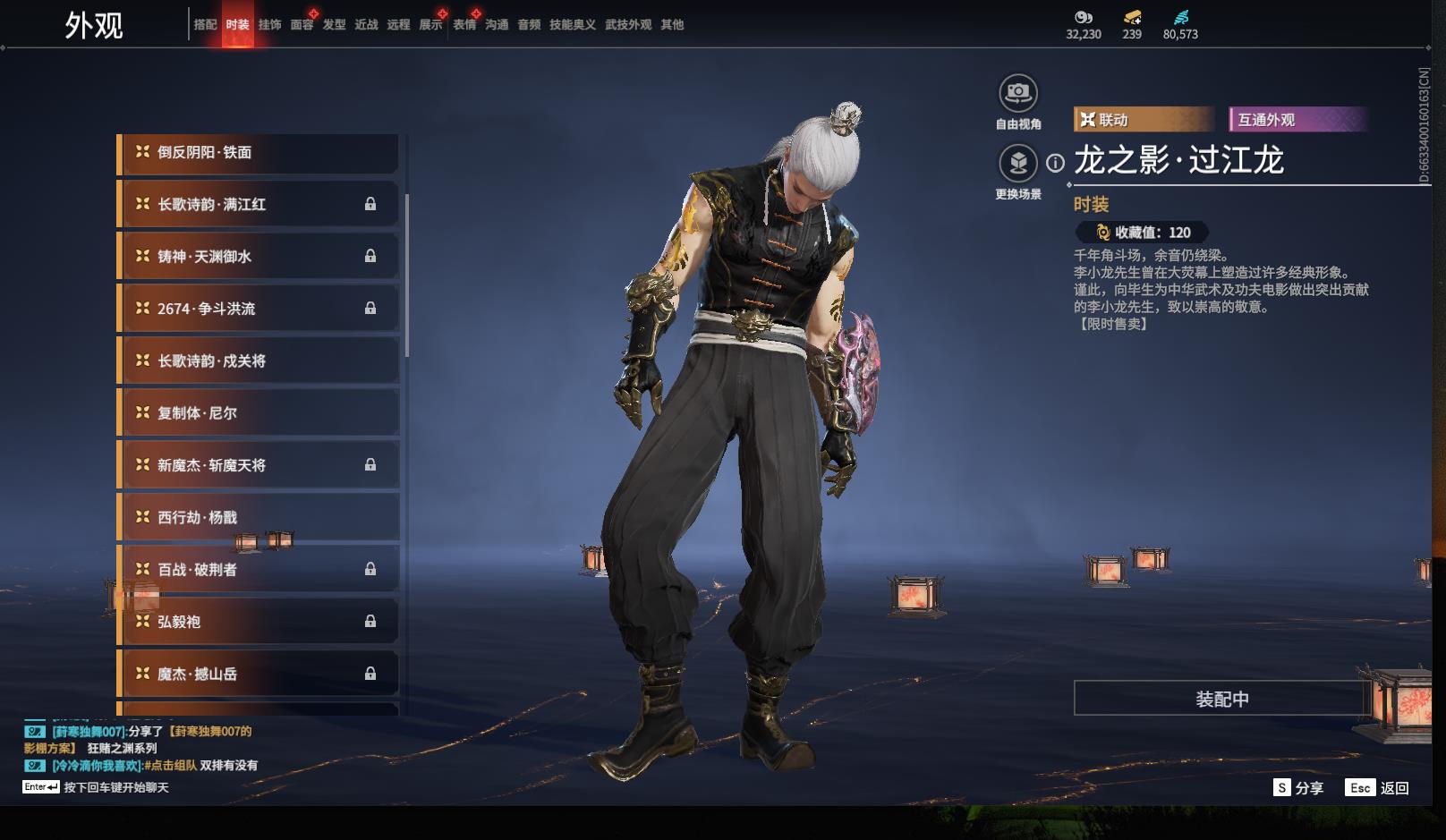
Task: Open the 技能奥义 tab
Action: pos(572,25)
